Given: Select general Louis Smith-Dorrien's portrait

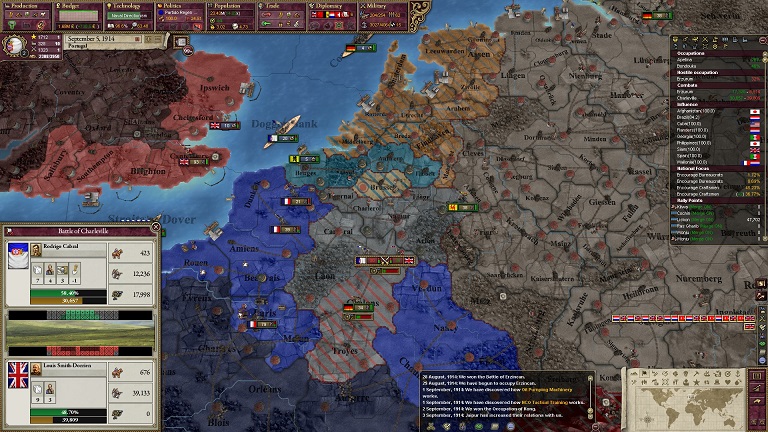Looking at the screenshot, I should pos(36,369).
